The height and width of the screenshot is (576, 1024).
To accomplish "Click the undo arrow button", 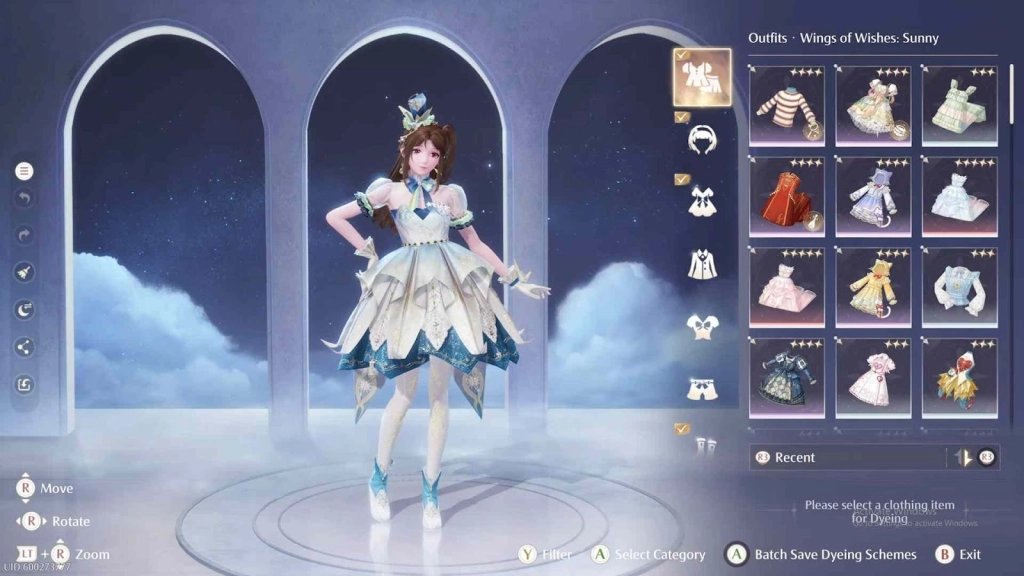I will pyautogui.click(x=24, y=198).
